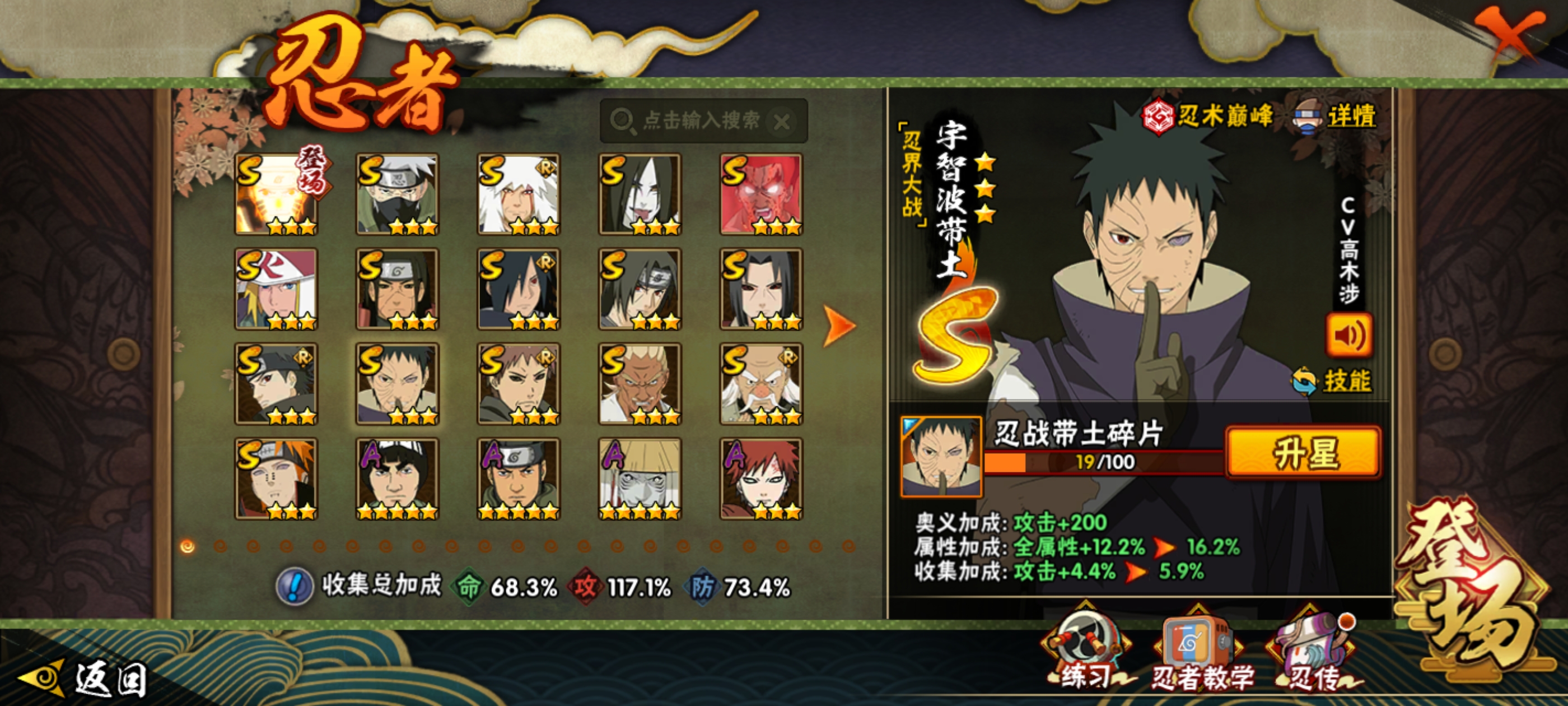1568x706 pixels.
Task: Select the red-skinned Might Guy portrait
Action: click(761, 194)
